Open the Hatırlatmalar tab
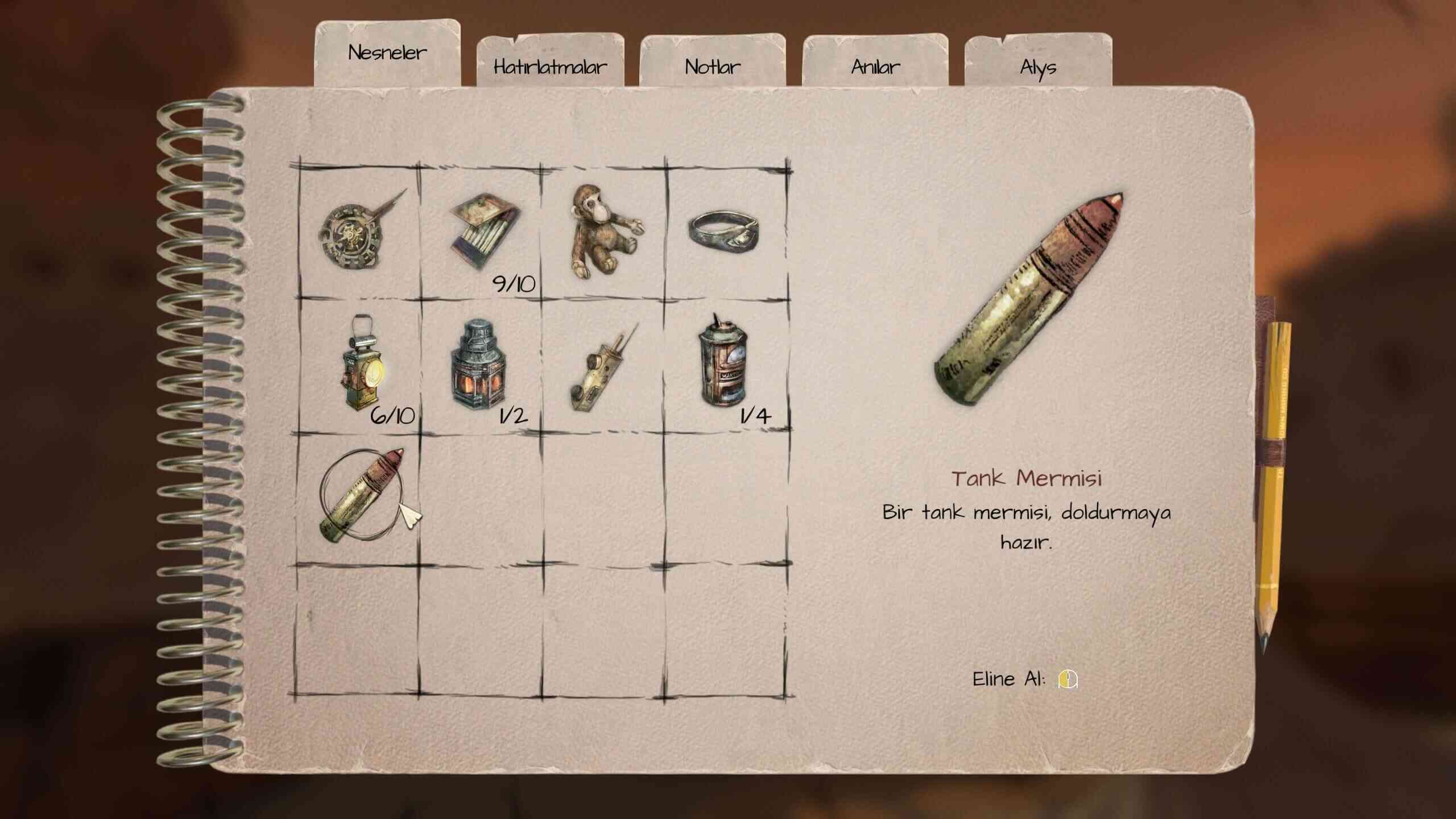The height and width of the screenshot is (819, 1456). 550,67
